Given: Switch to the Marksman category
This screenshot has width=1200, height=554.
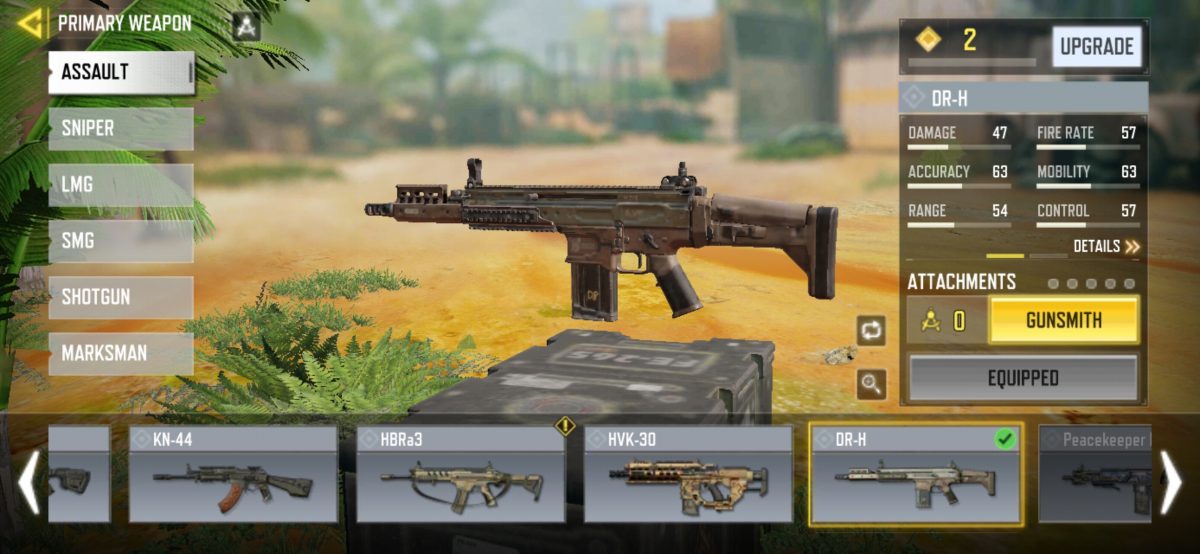Looking at the screenshot, I should click(x=121, y=353).
